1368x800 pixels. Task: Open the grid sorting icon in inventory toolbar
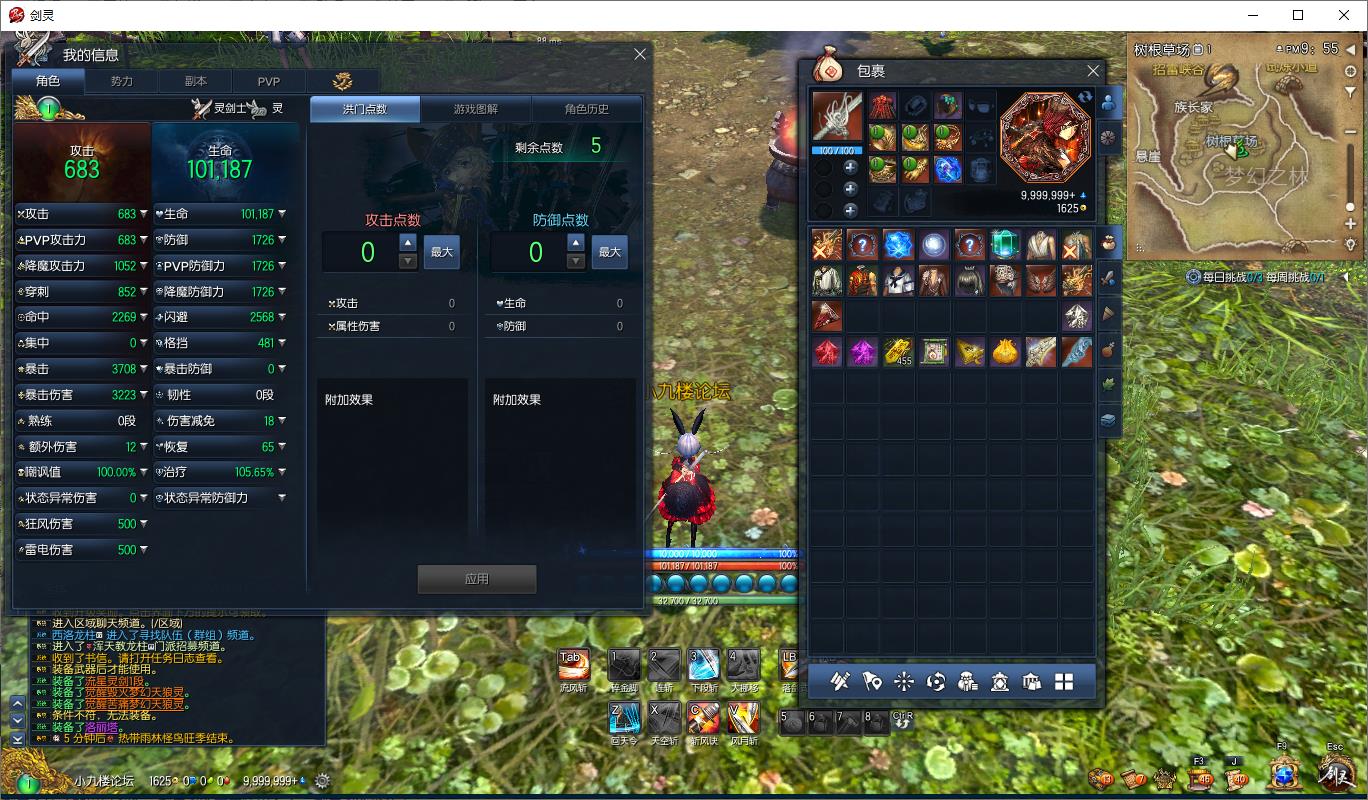click(1063, 681)
